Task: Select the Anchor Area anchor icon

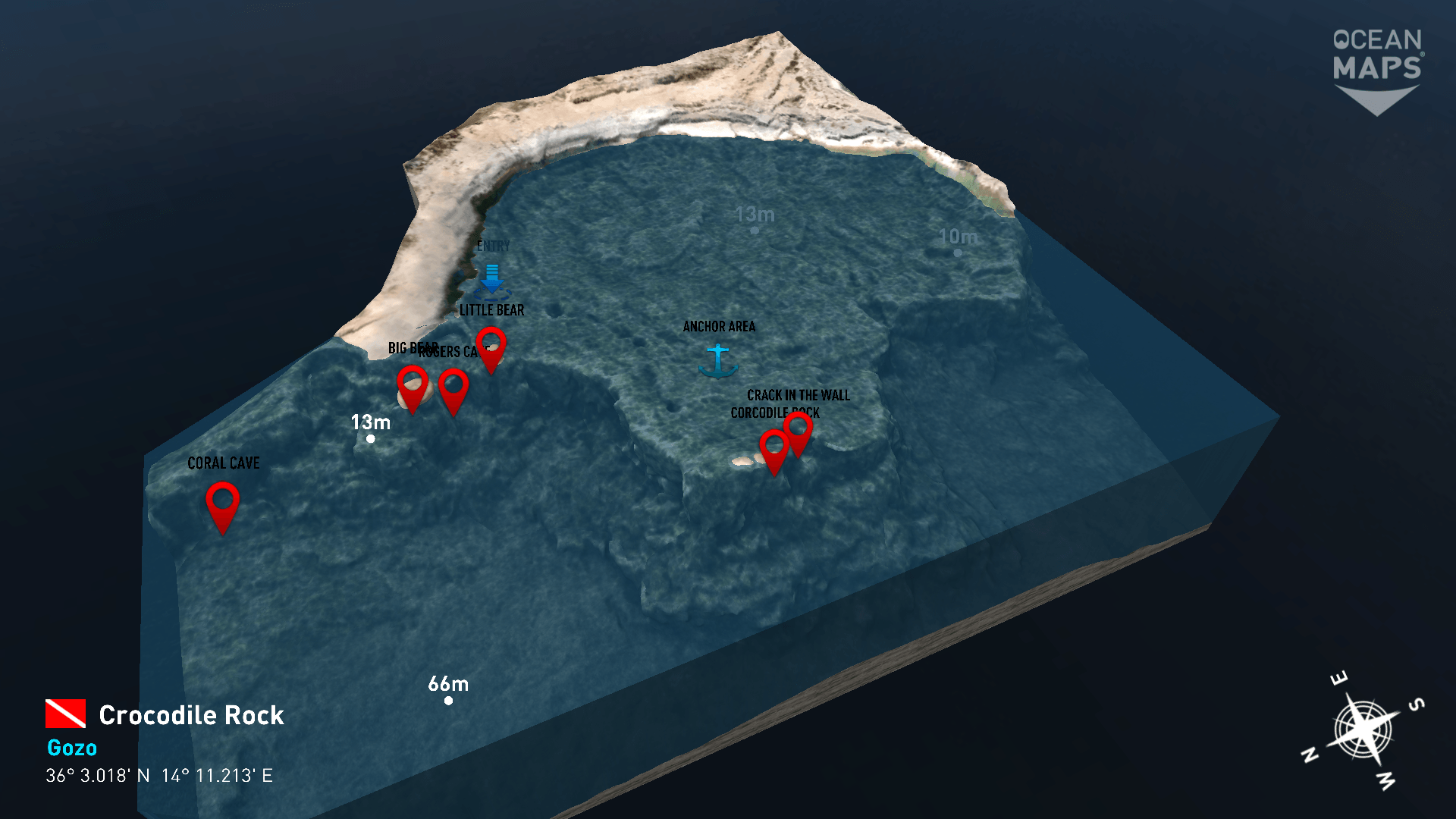Action: (x=717, y=361)
